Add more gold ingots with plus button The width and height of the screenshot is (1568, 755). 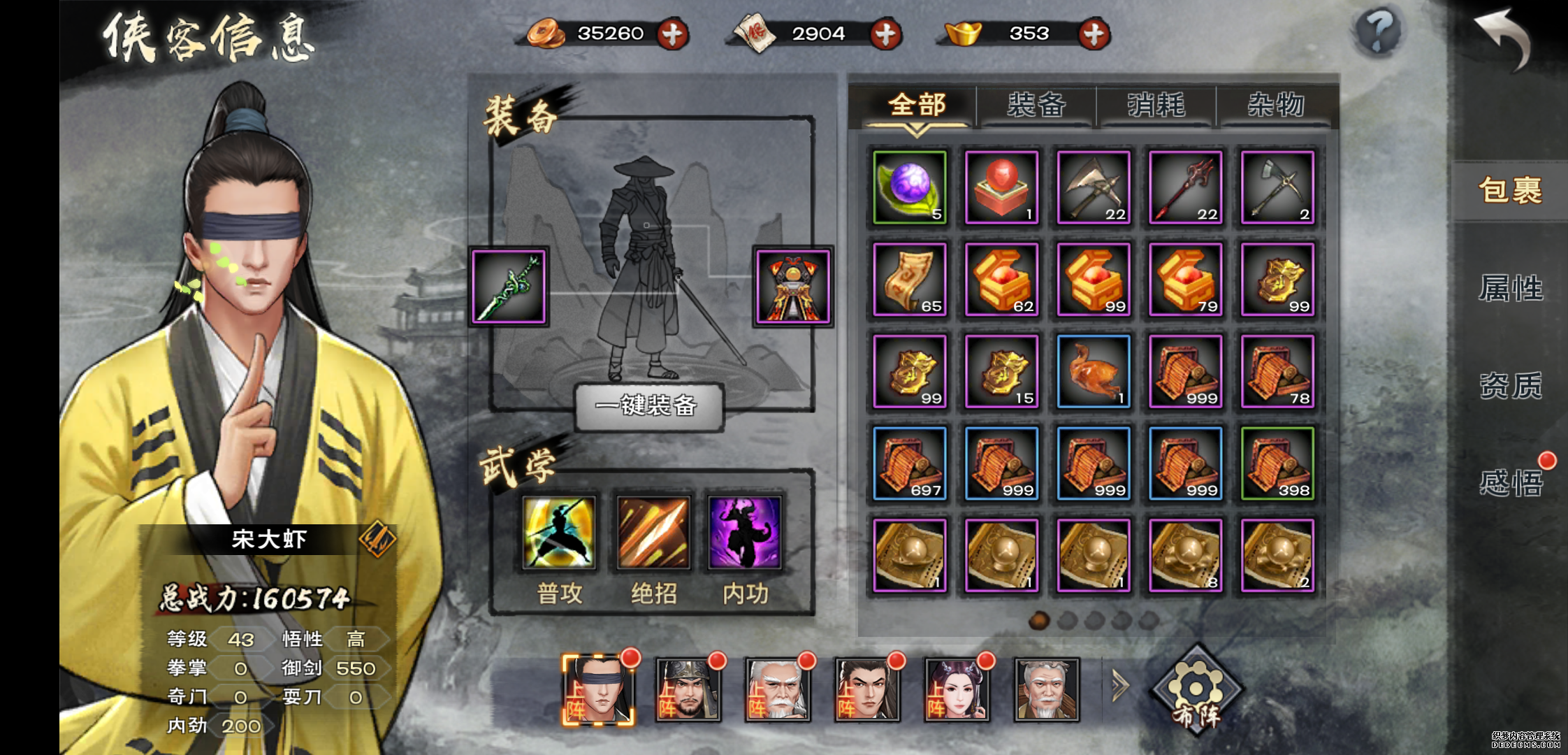click(x=1094, y=34)
